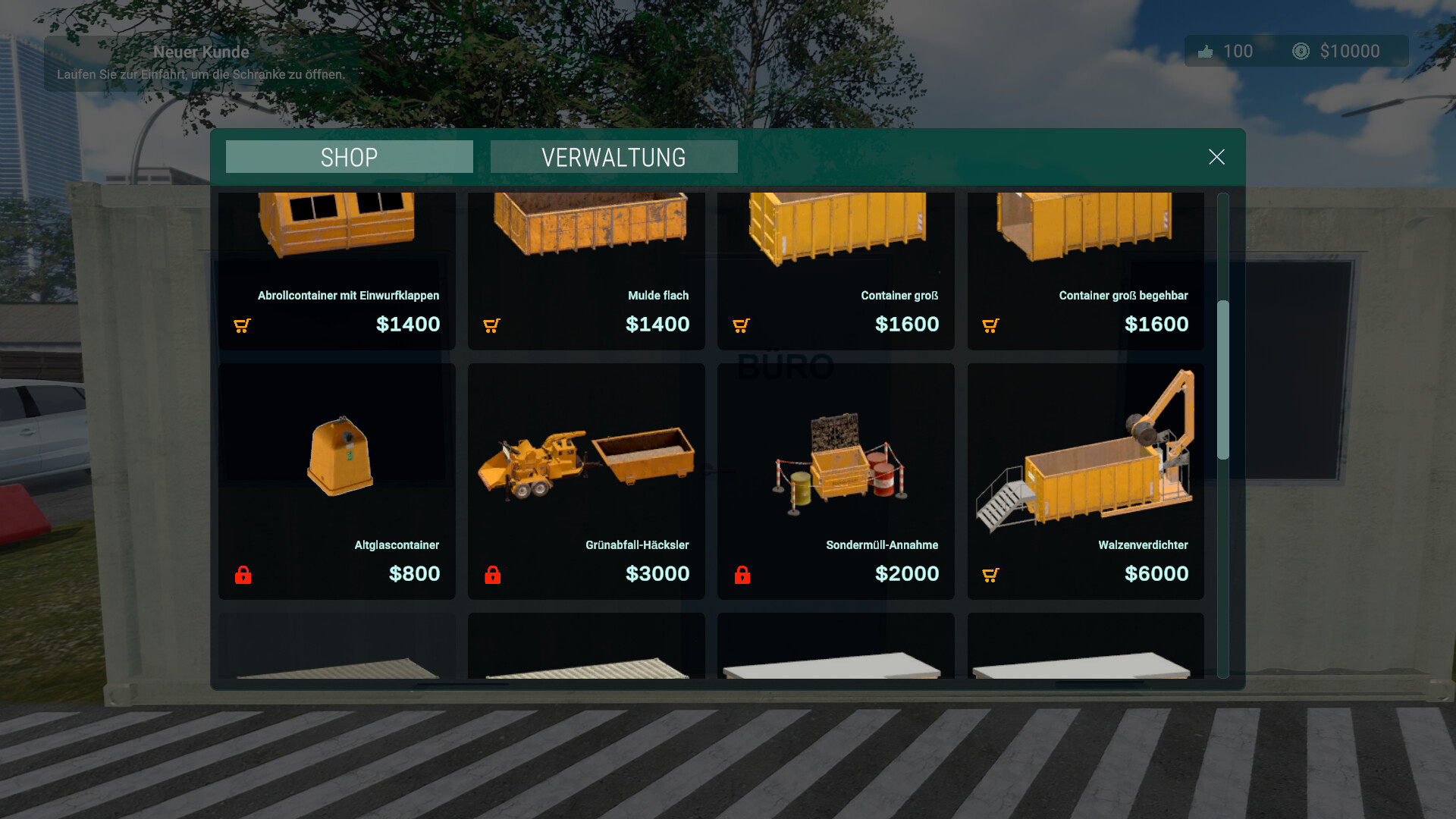Select the SHOP tab
This screenshot has width=1456, height=819.
[348, 157]
